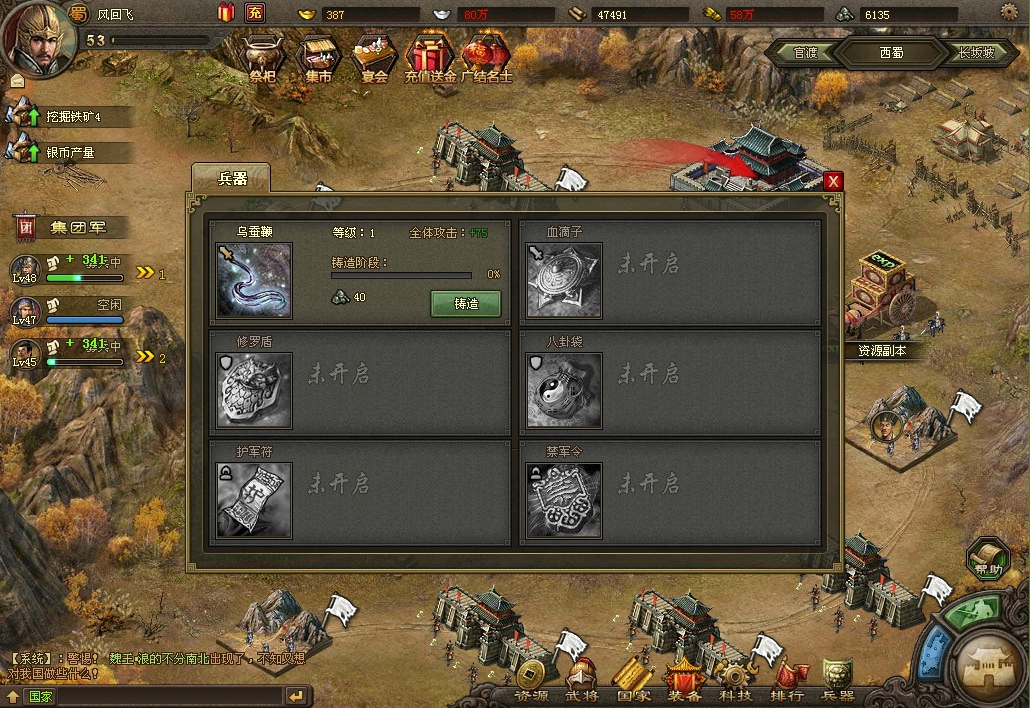Pick the 八卦袋 yin-yang bag slot
This screenshot has height=708, width=1030.
pyautogui.click(x=564, y=390)
